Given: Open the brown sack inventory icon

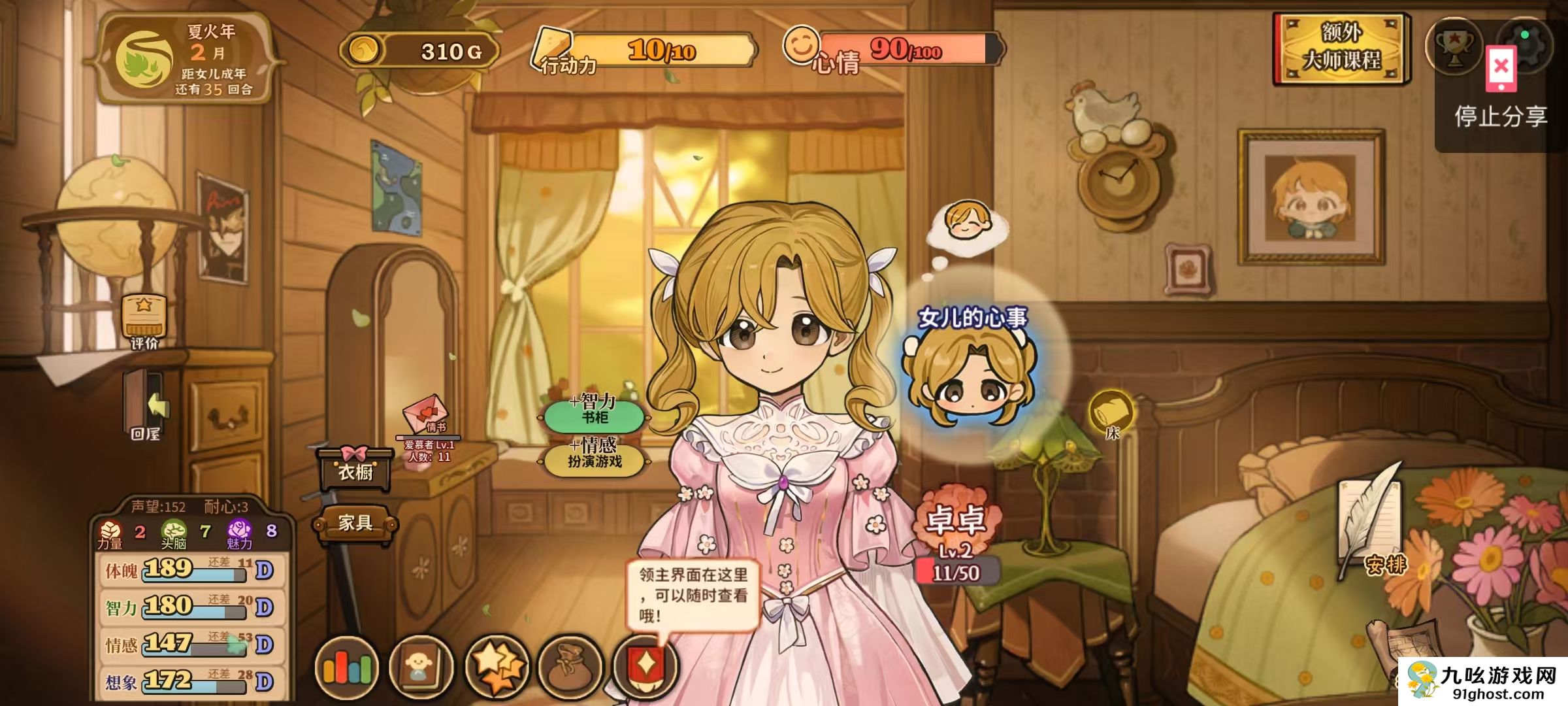Looking at the screenshot, I should pyautogui.click(x=570, y=667).
